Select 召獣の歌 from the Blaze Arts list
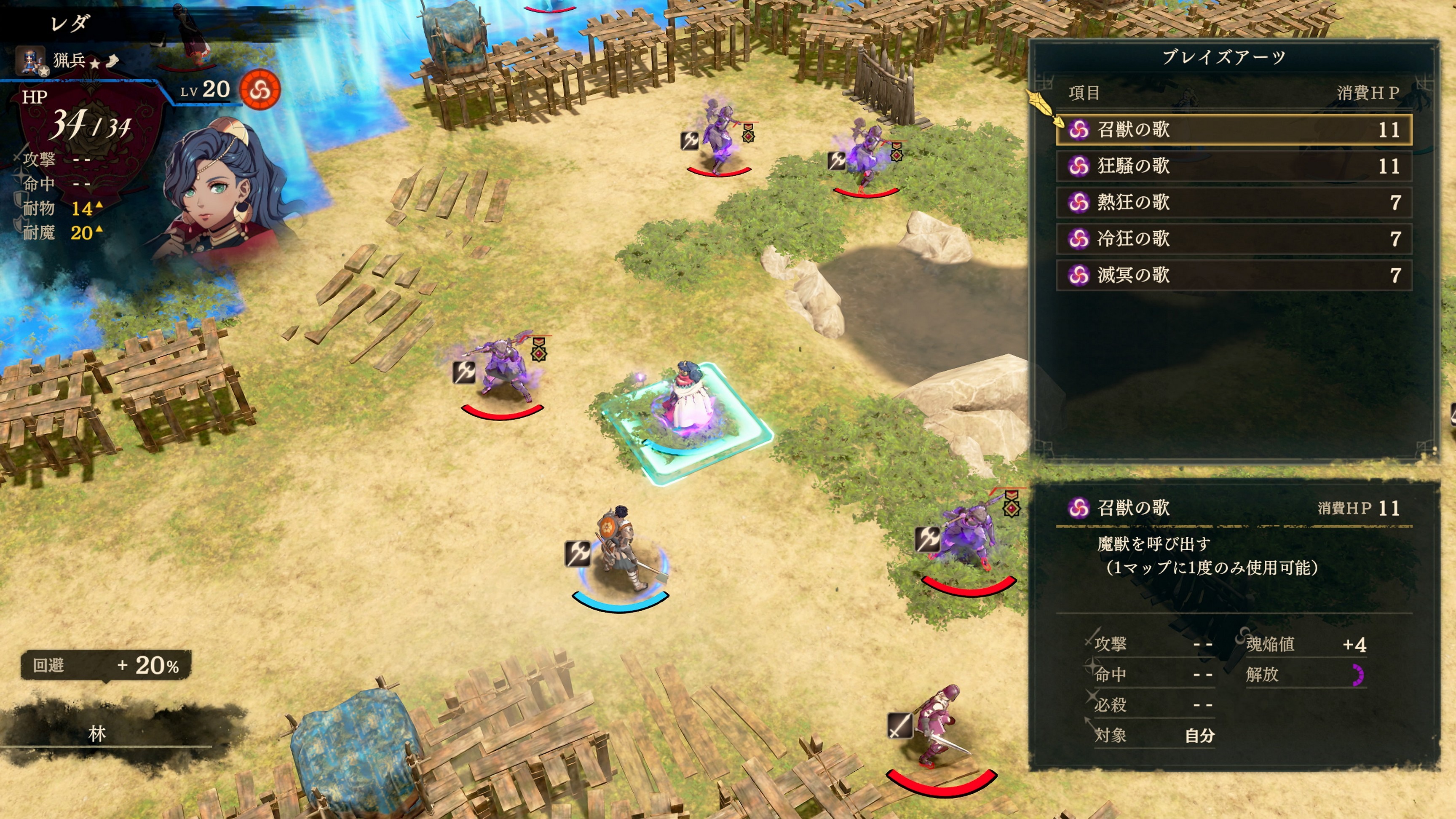 pyautogui.click(x=1233, y=129)
